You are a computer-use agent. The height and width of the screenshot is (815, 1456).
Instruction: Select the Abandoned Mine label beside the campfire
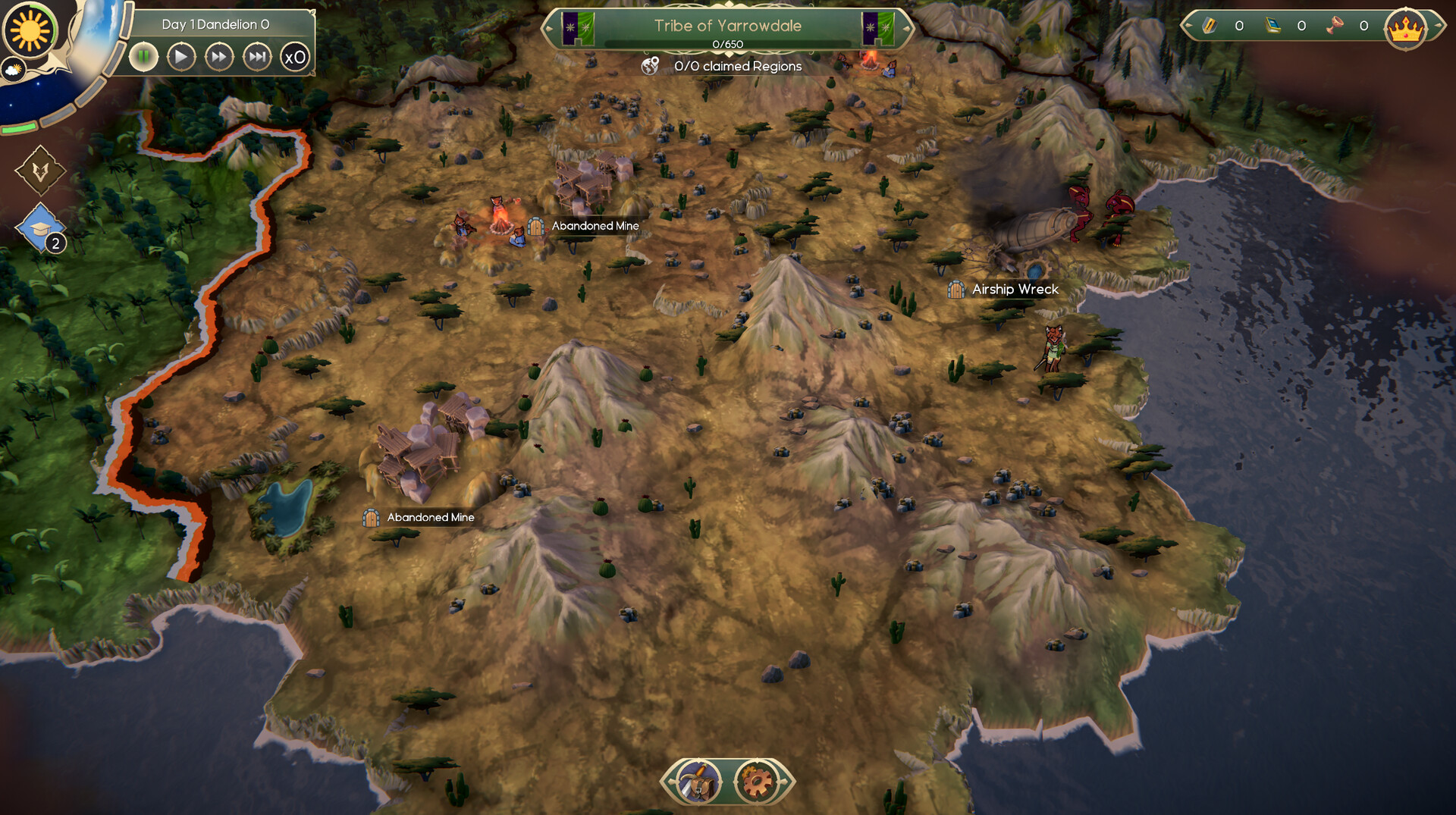(595, 226)
